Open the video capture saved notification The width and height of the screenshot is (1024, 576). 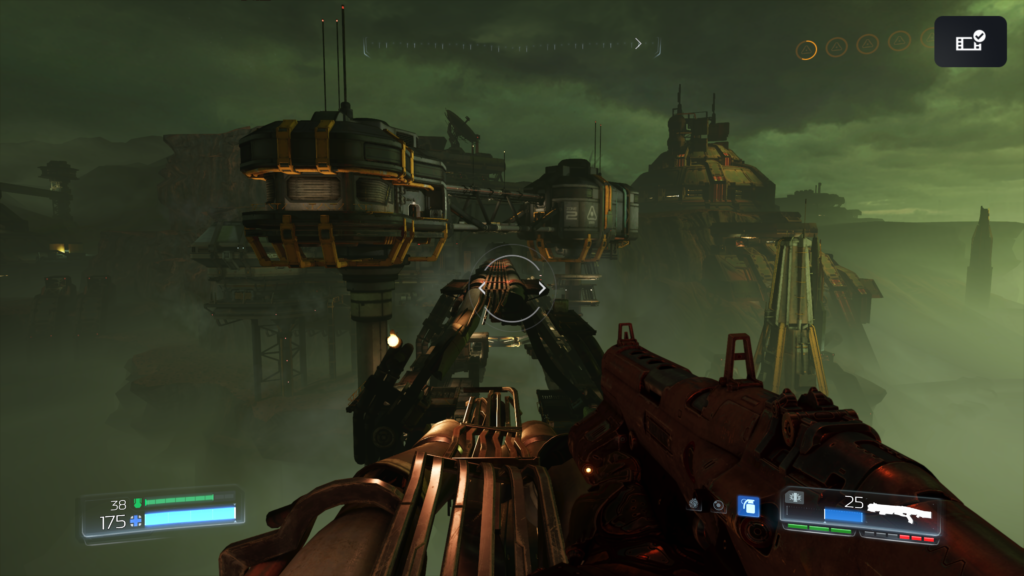(970, 41)
